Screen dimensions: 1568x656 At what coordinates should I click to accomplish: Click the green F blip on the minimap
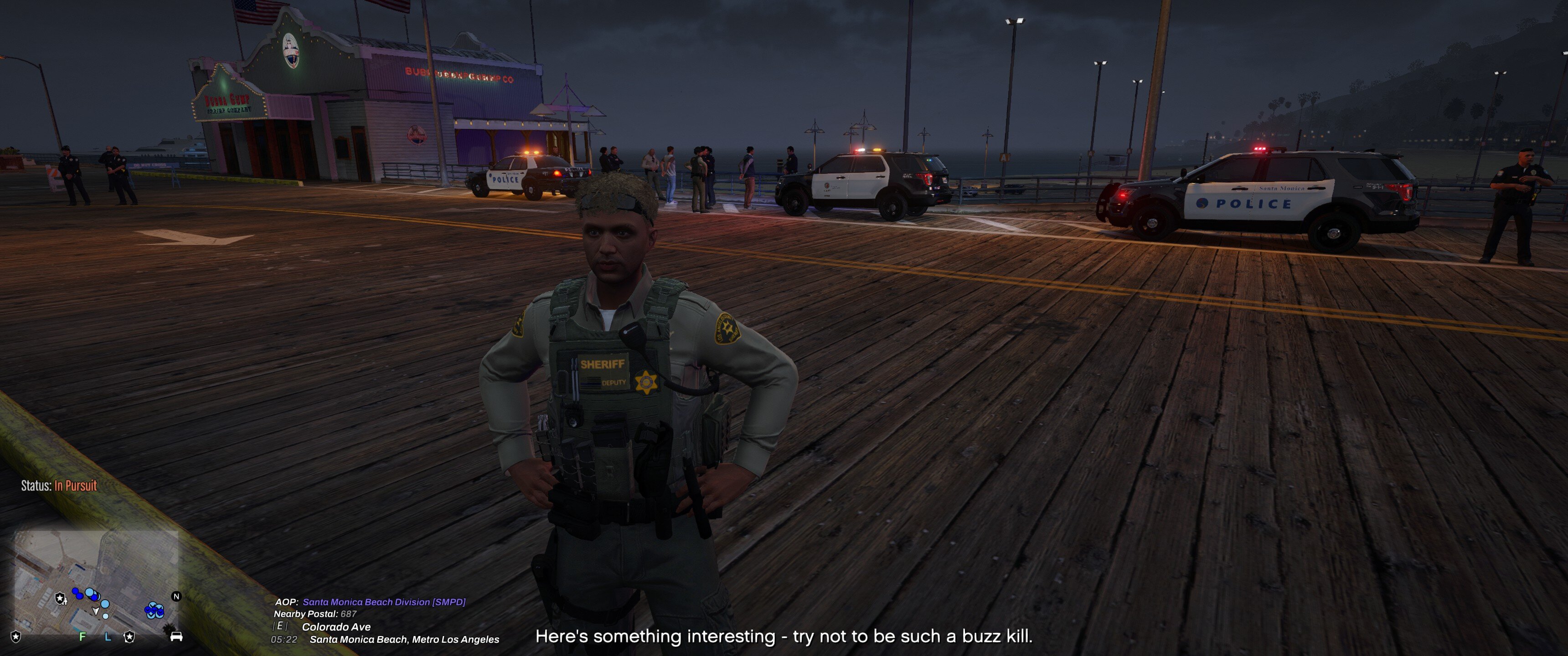[83, 636]
